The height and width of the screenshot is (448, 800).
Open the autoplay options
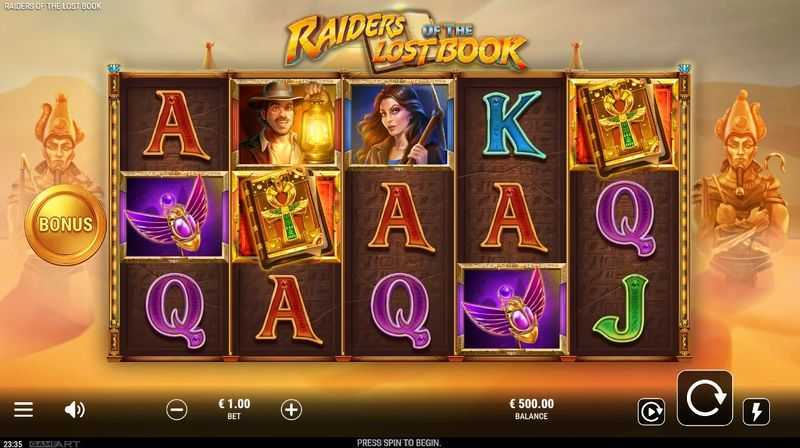click(x=651, y=411)
